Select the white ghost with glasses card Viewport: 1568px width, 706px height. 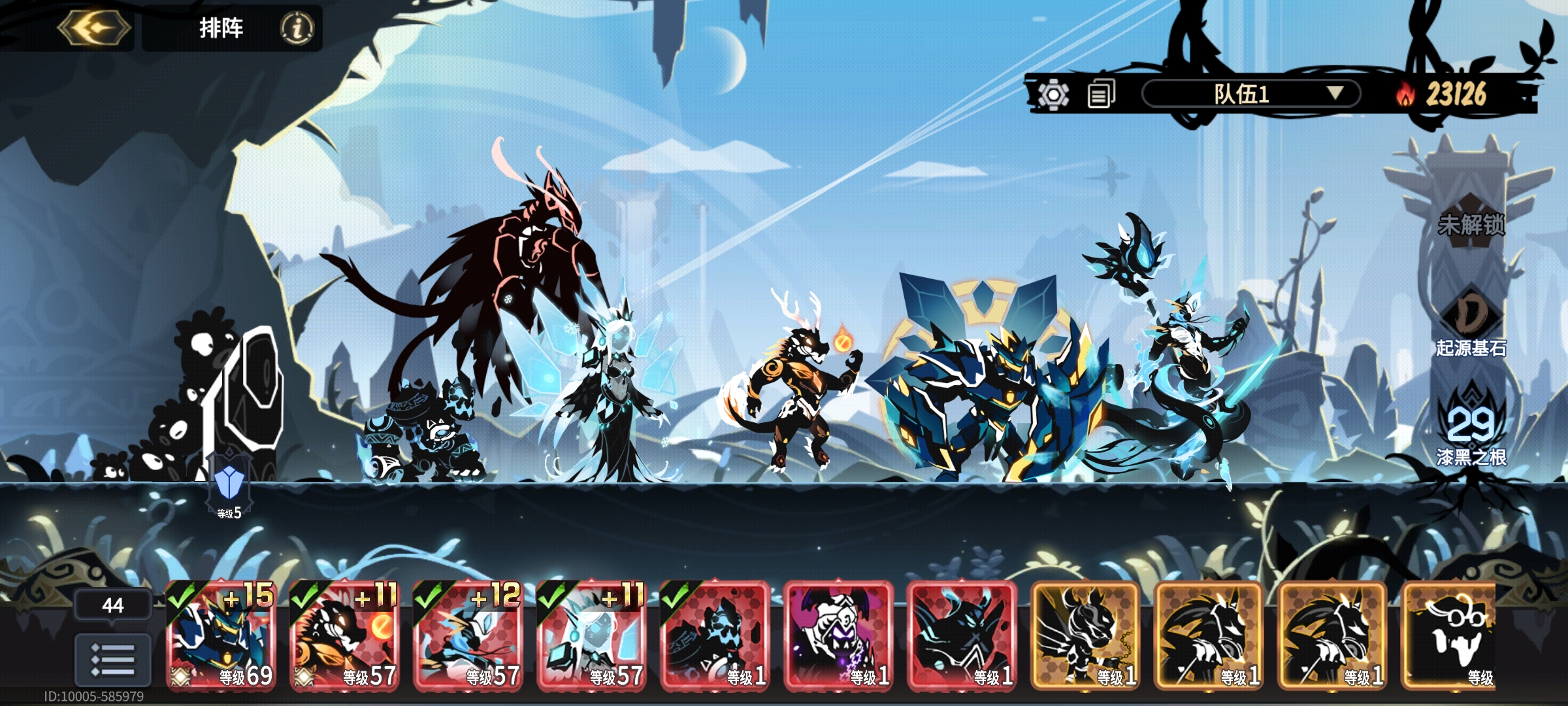(1450, 635)
